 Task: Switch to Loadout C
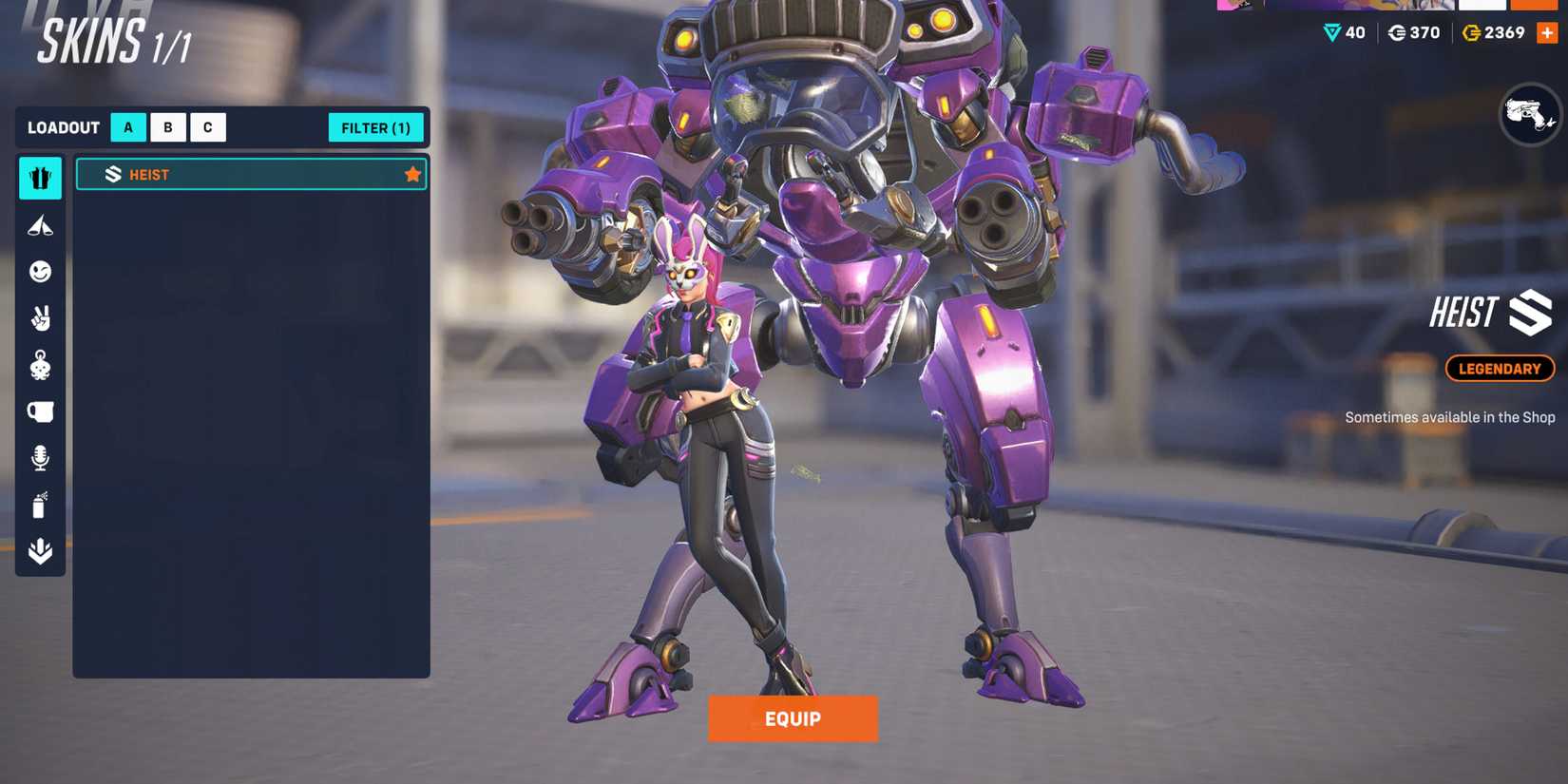(207, 126)
